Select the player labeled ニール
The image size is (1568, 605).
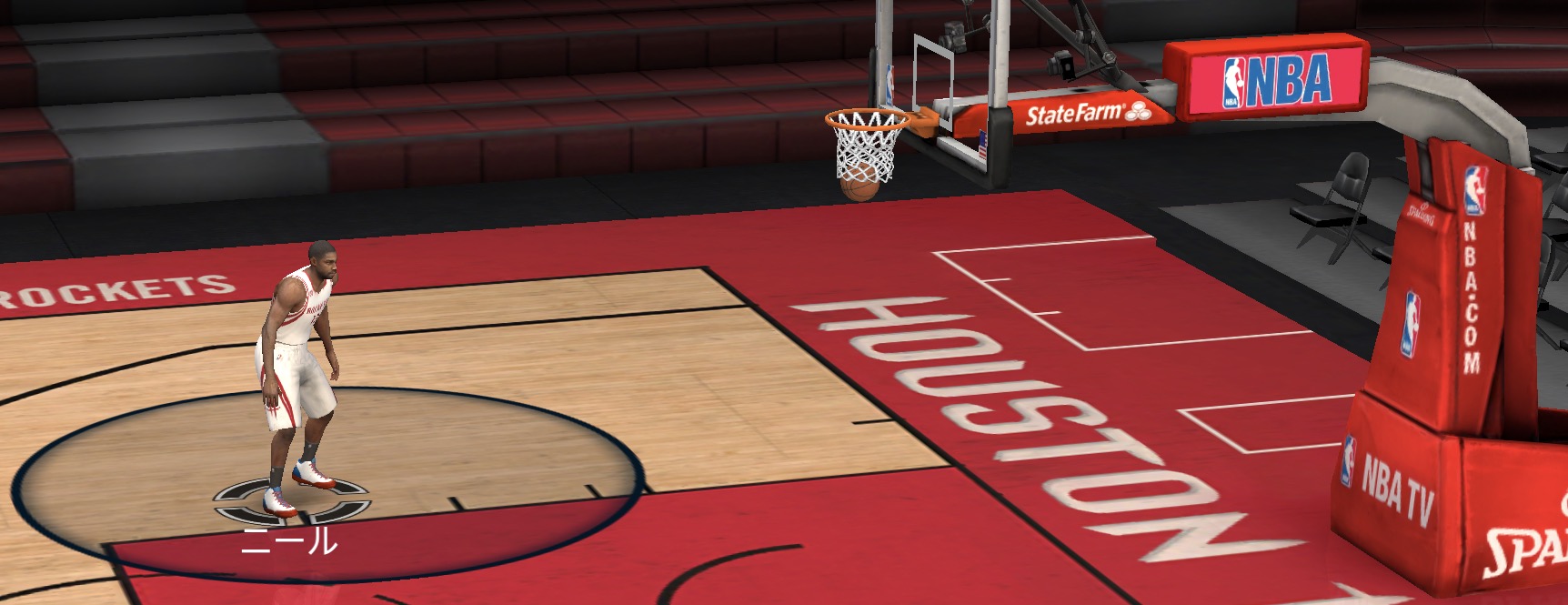(x=297, y=373)
